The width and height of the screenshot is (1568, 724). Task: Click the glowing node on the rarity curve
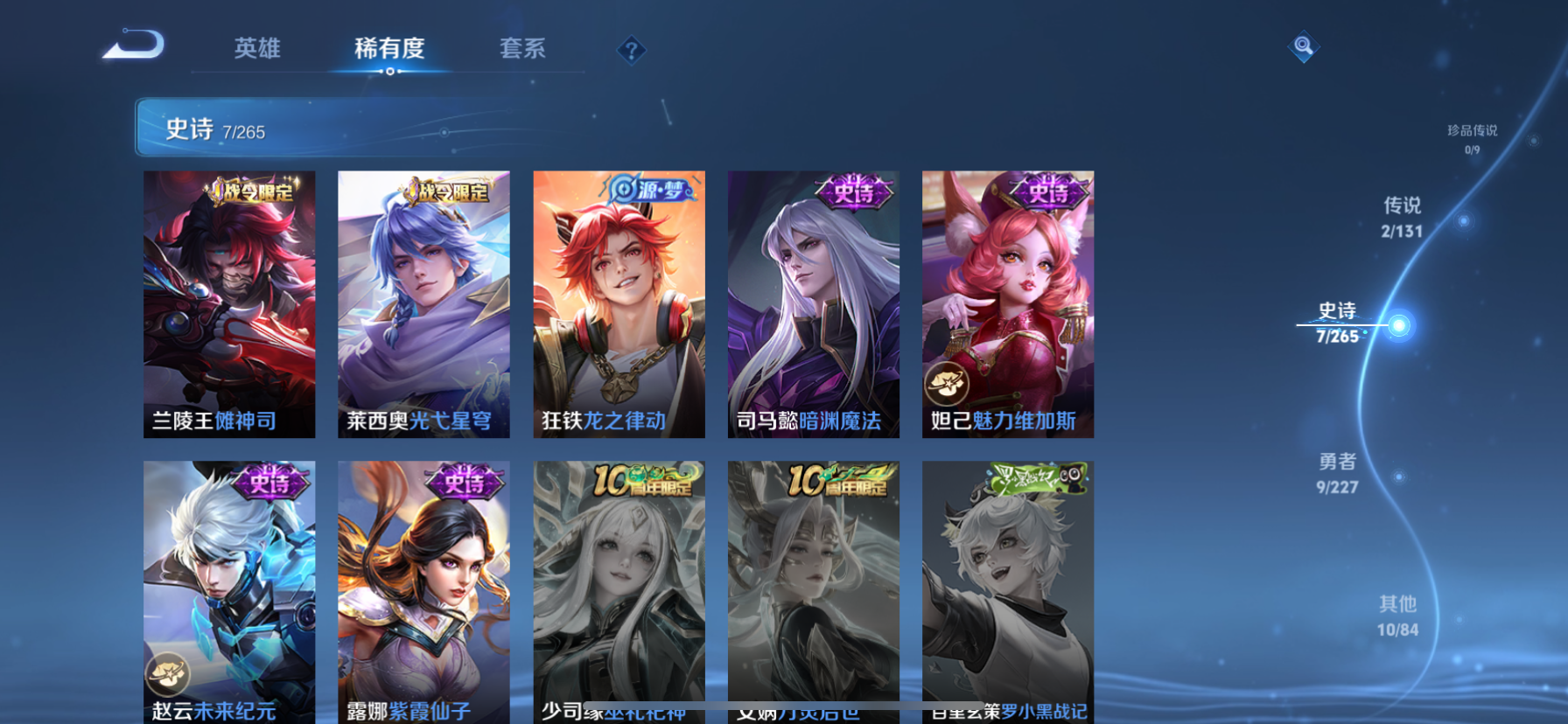pyautogui.click(x=1397, y=325)
